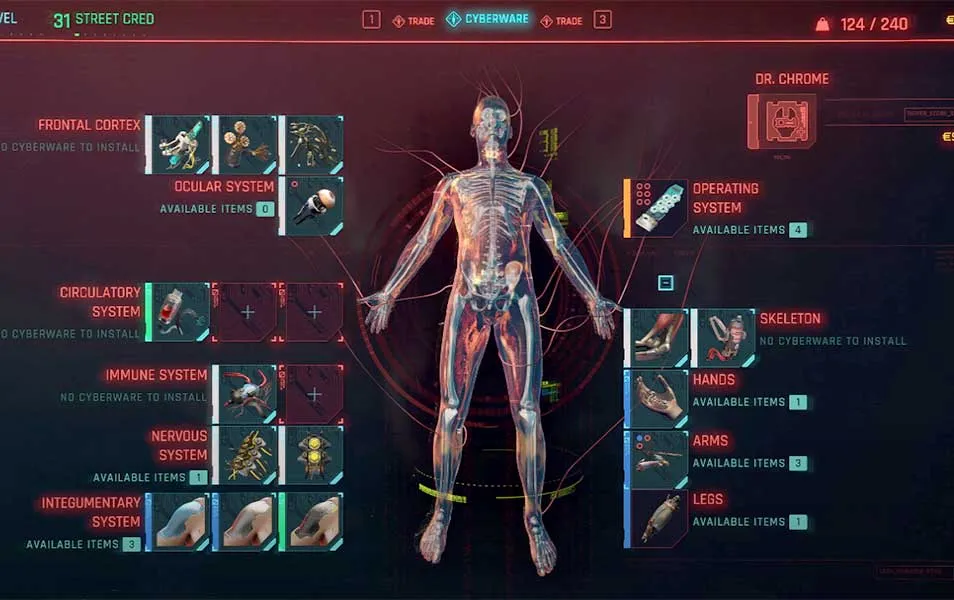Choose the green-edged Integumentary System slot
The width and height of the screenshot is (954, 600).
(312, 522)
